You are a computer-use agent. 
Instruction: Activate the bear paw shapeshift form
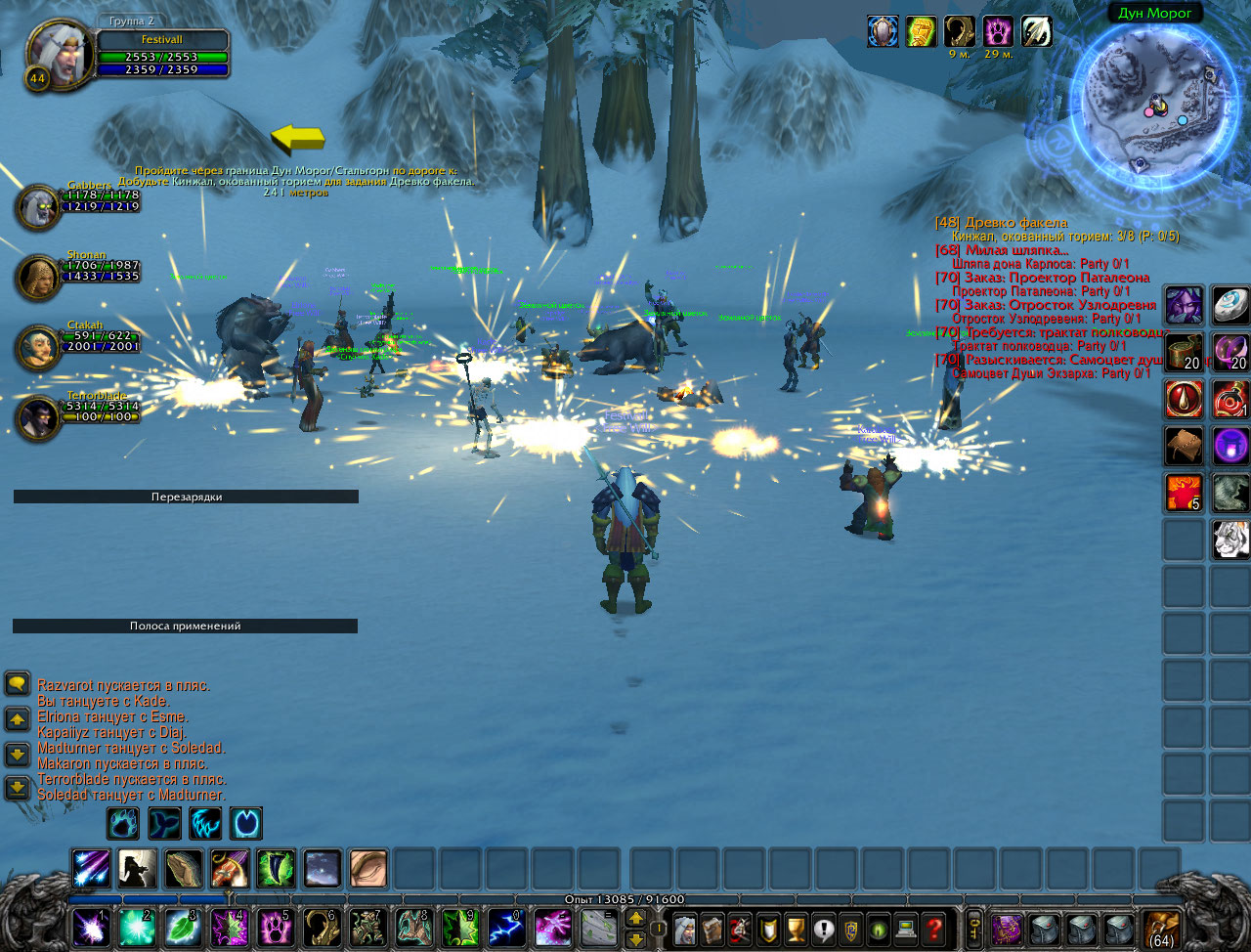[x=123, y=824]
